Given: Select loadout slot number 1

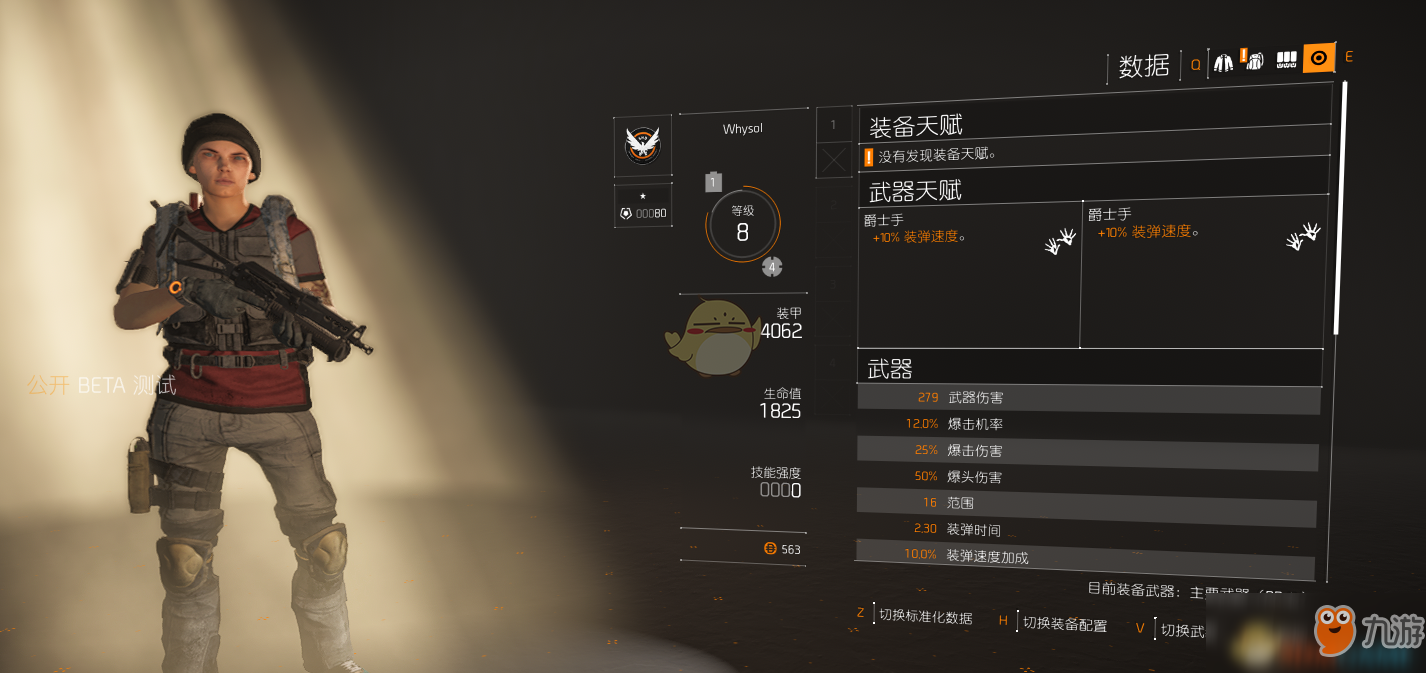Looking at the screenshot, I should point(834,124).
